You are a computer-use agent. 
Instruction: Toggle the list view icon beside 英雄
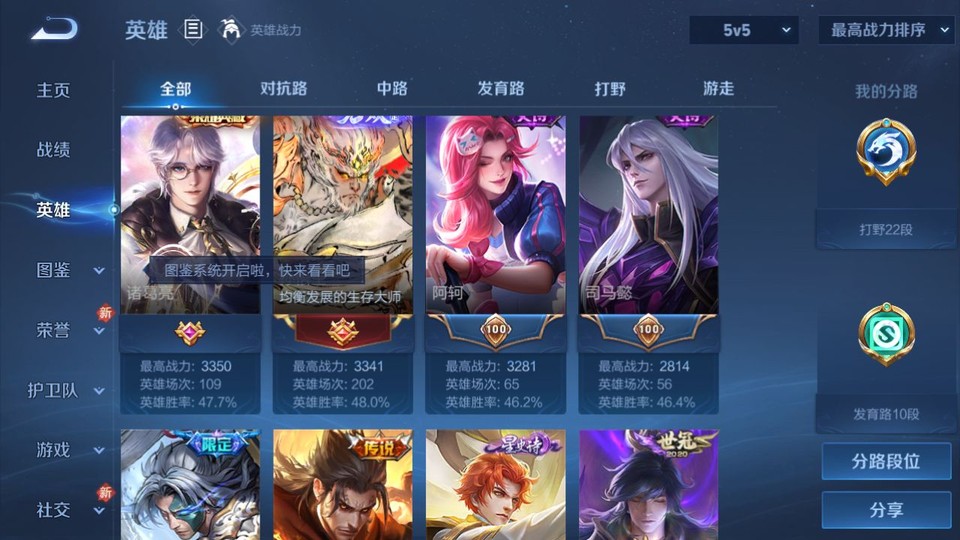194,30
